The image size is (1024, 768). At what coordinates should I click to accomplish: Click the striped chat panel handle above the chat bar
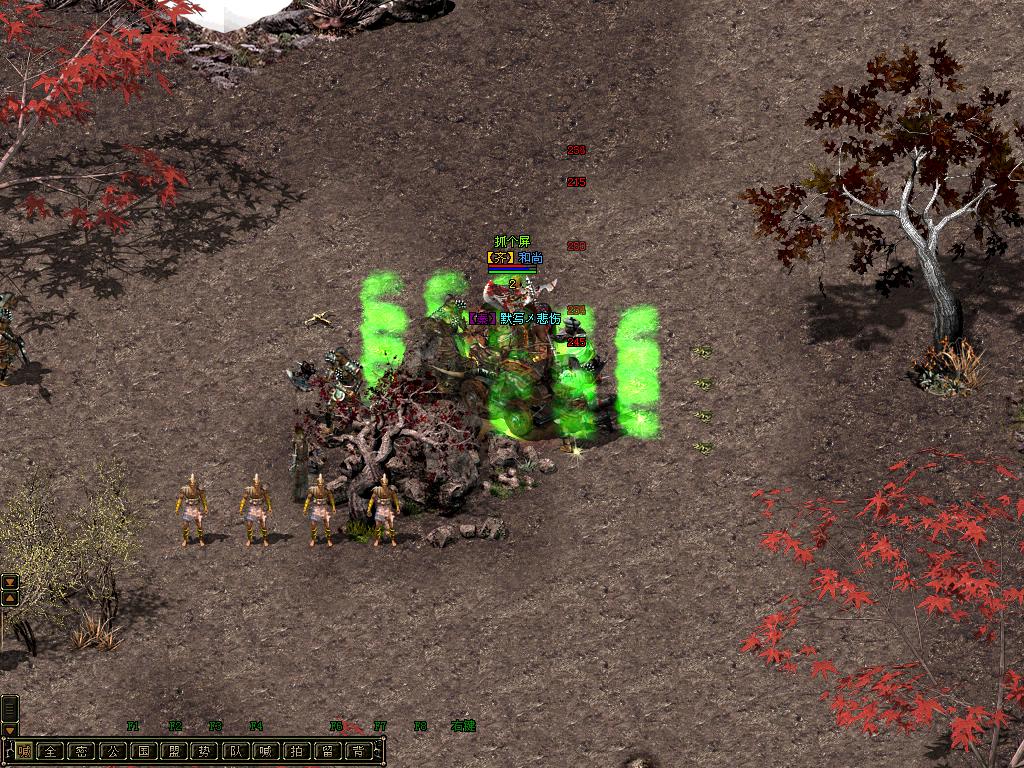click(10, 708)
